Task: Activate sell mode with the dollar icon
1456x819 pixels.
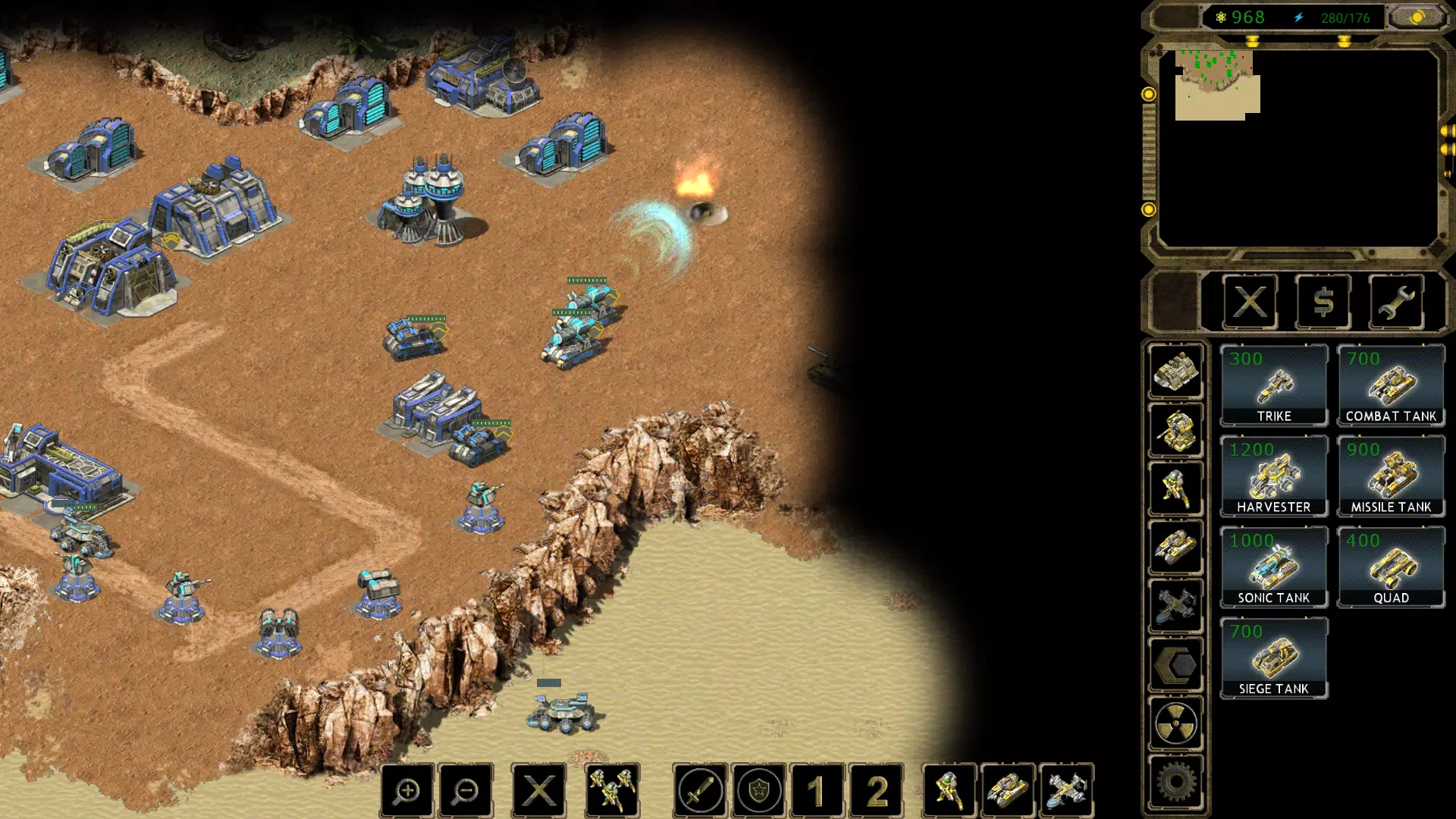Action: tap(1323, 302)
